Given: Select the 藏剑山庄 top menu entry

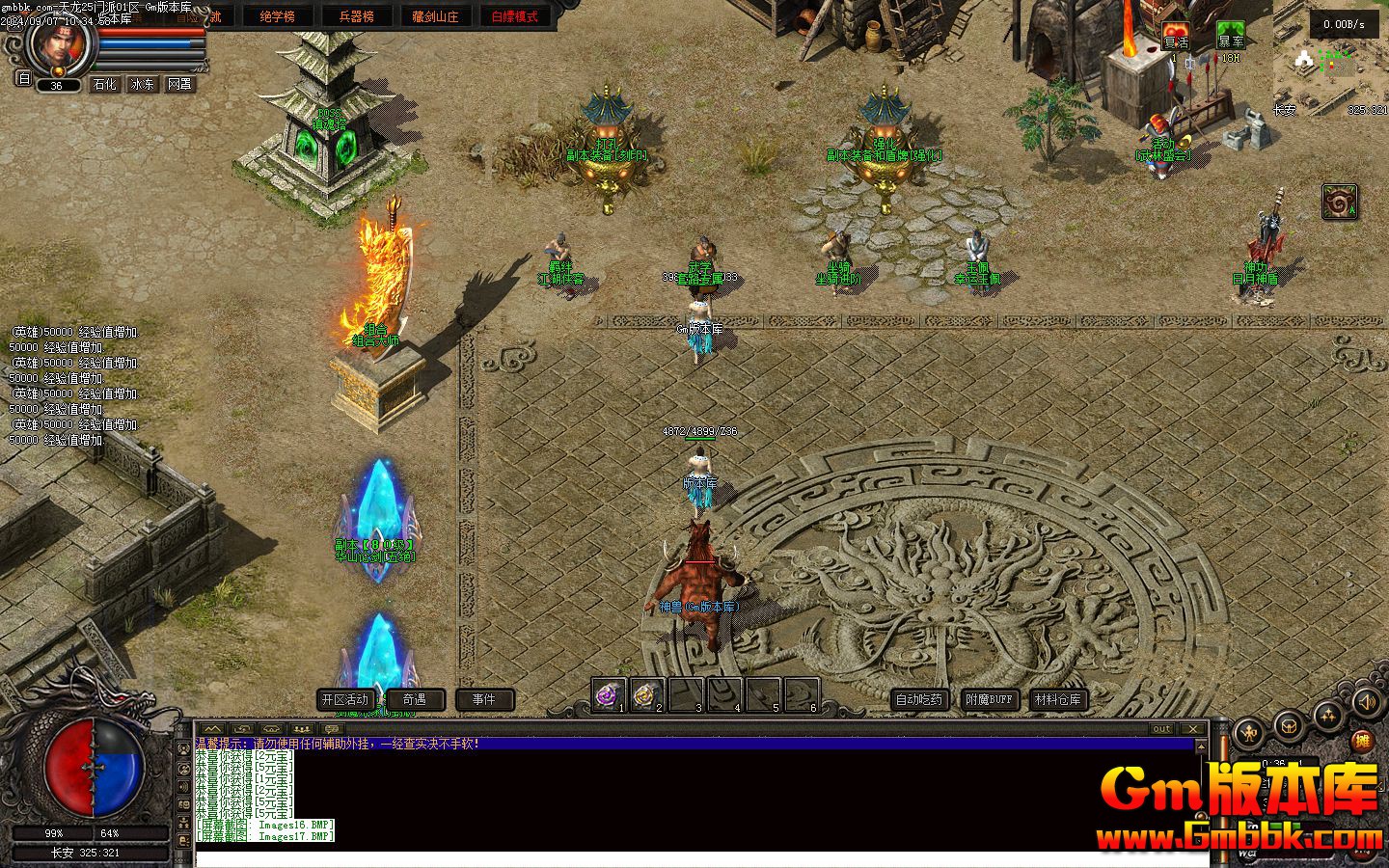Looking at the screenshot, I should coord(435,15).
